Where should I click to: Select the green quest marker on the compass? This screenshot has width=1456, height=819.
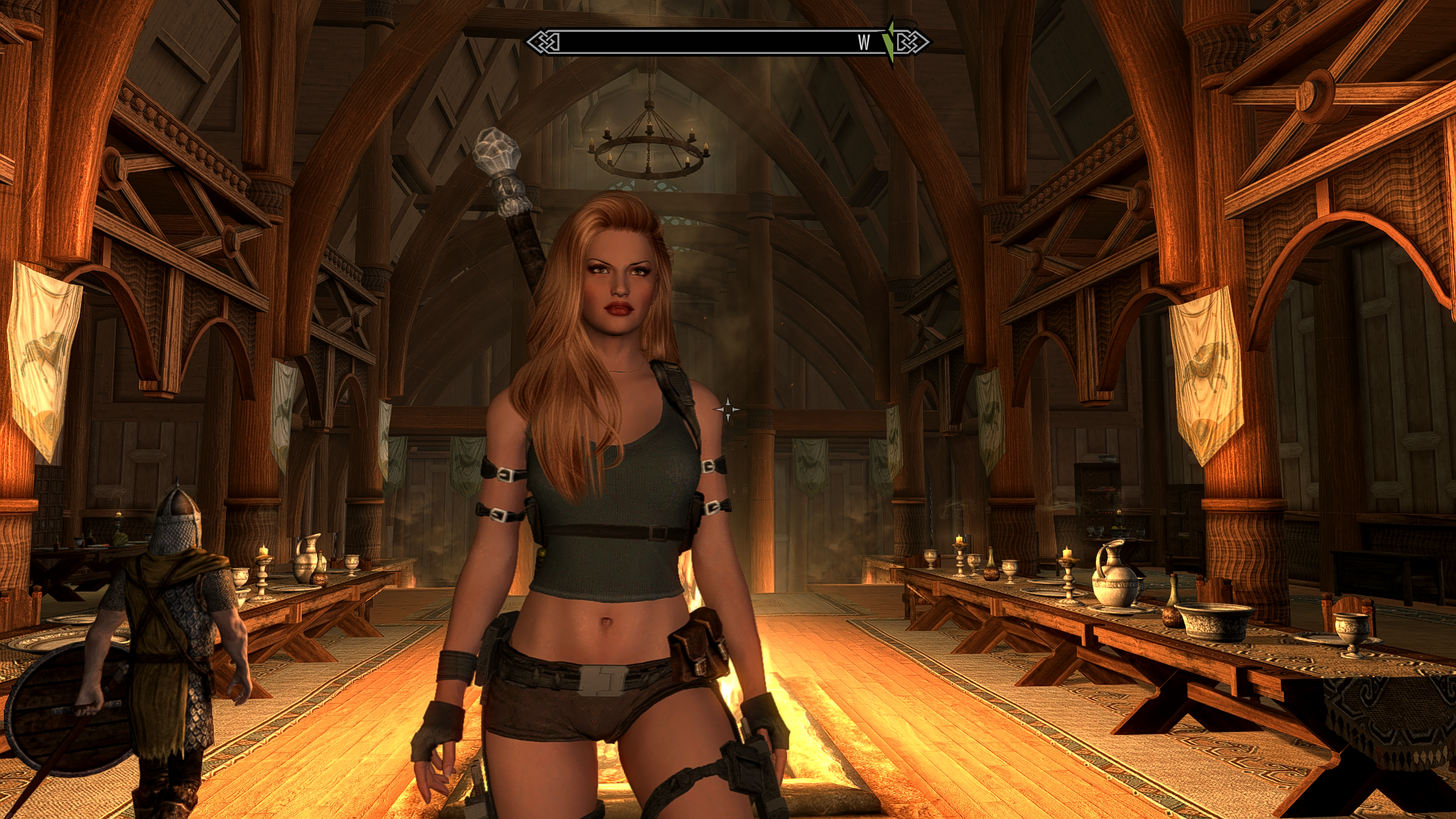(x=889, y=42)
